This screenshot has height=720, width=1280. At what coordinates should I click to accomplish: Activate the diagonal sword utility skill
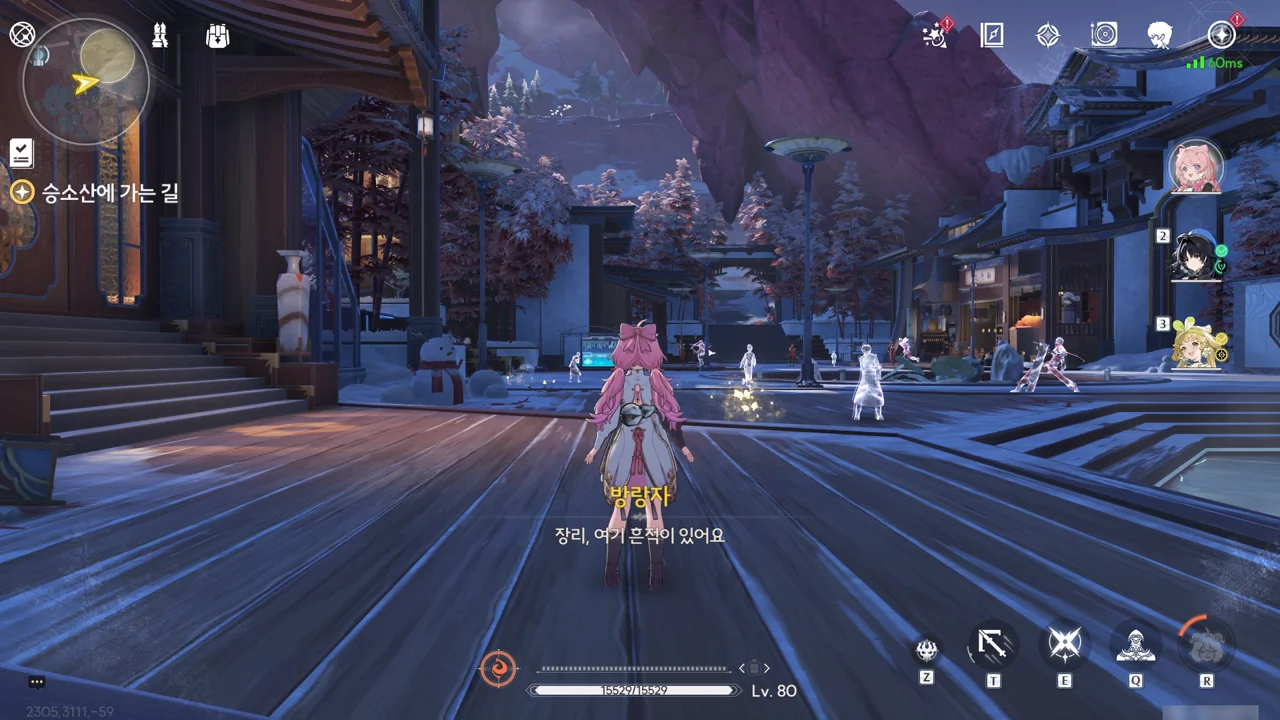[993, 645]
